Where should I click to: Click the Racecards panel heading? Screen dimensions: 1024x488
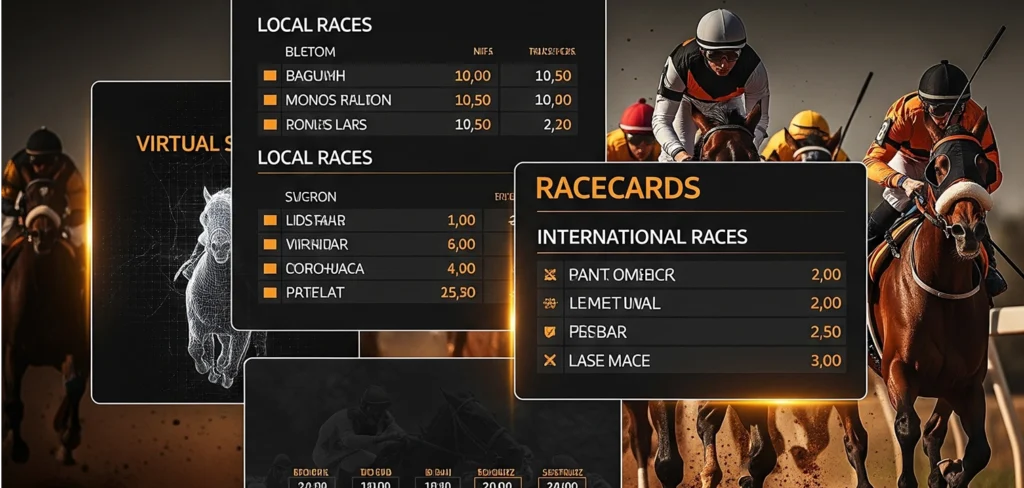click(618, 188)
